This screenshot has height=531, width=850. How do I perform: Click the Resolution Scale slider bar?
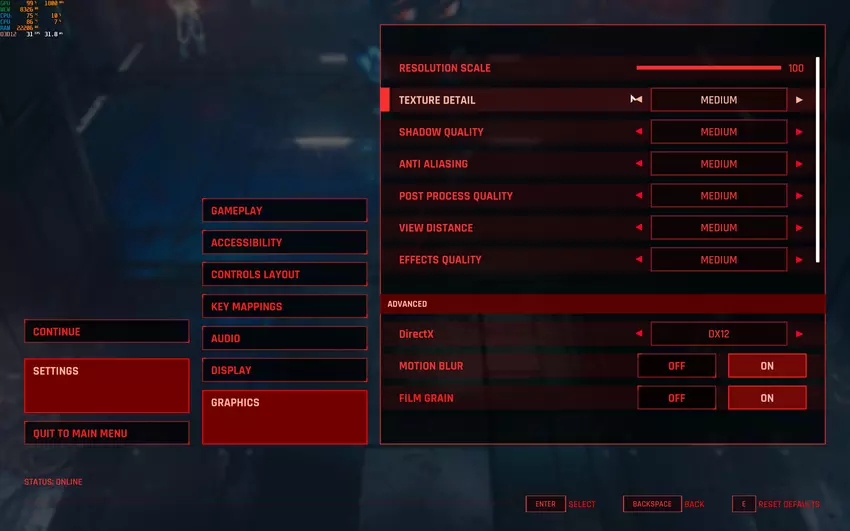pyautogui.click(x=708, y=68)
